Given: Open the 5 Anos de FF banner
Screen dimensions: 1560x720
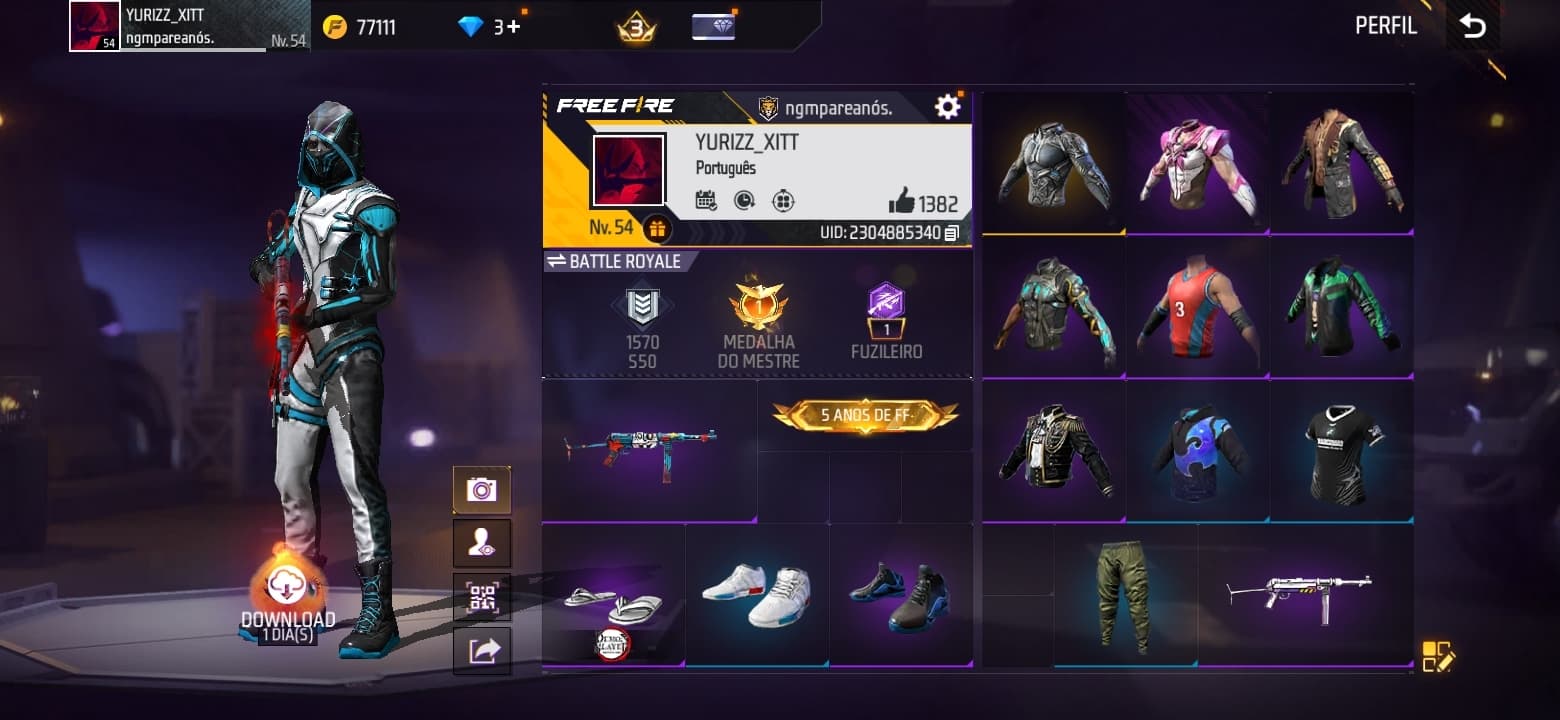Looking at the screenshot, I should (865, 415).
